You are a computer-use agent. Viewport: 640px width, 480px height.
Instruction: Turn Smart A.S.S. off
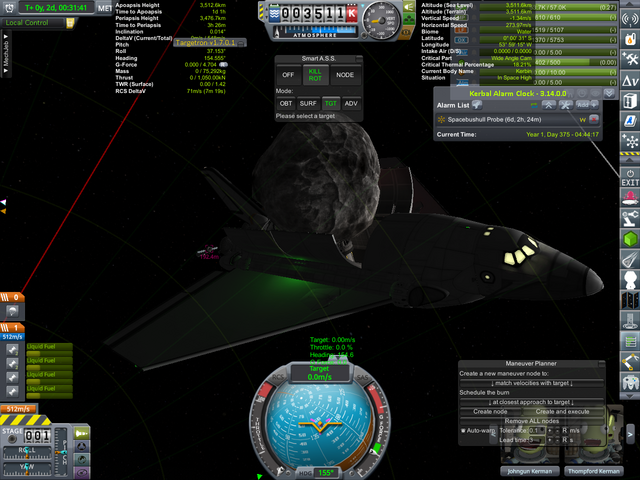coord(288,75)
